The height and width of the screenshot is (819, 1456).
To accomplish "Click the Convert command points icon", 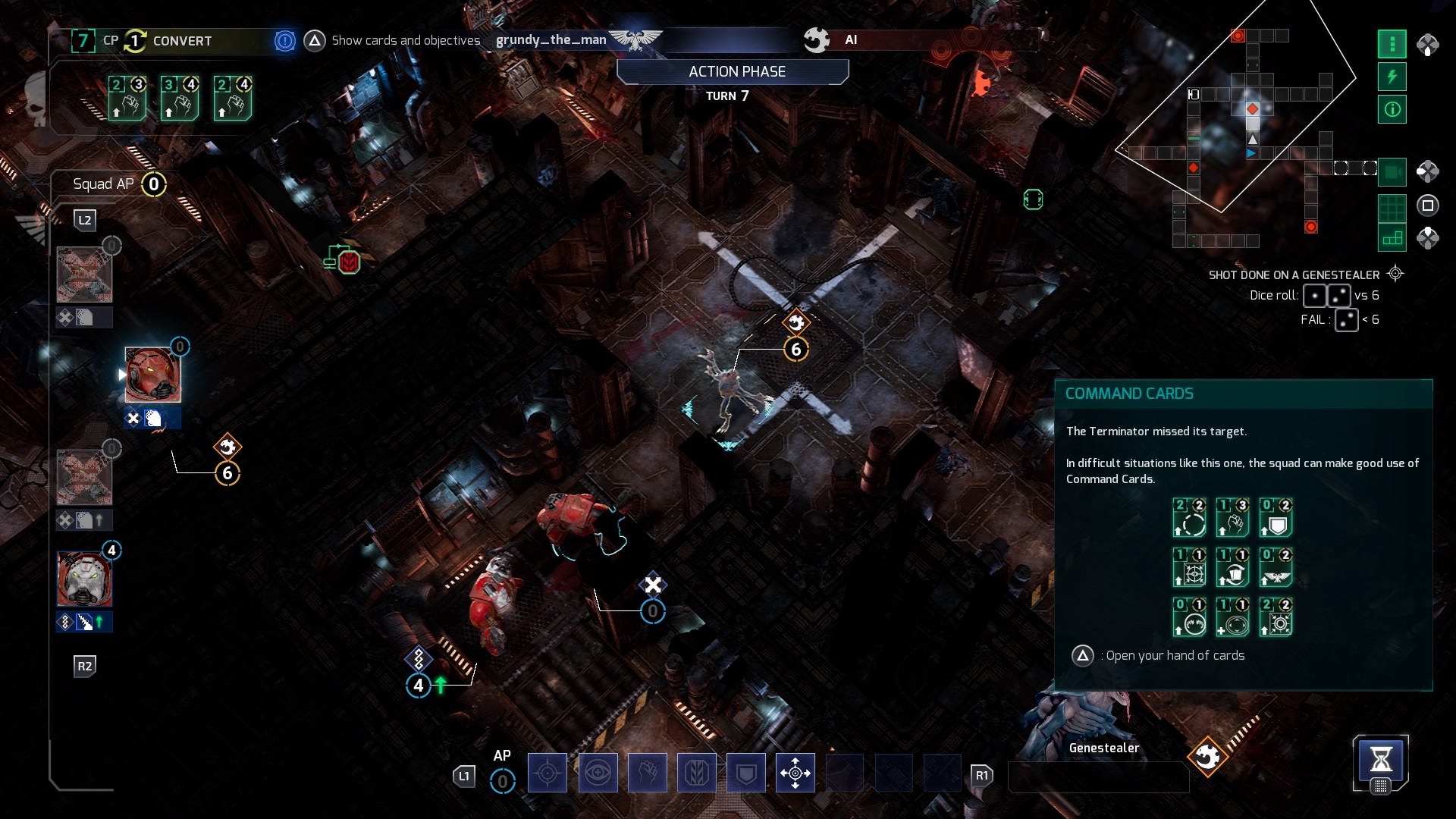I will click(135, 41).
